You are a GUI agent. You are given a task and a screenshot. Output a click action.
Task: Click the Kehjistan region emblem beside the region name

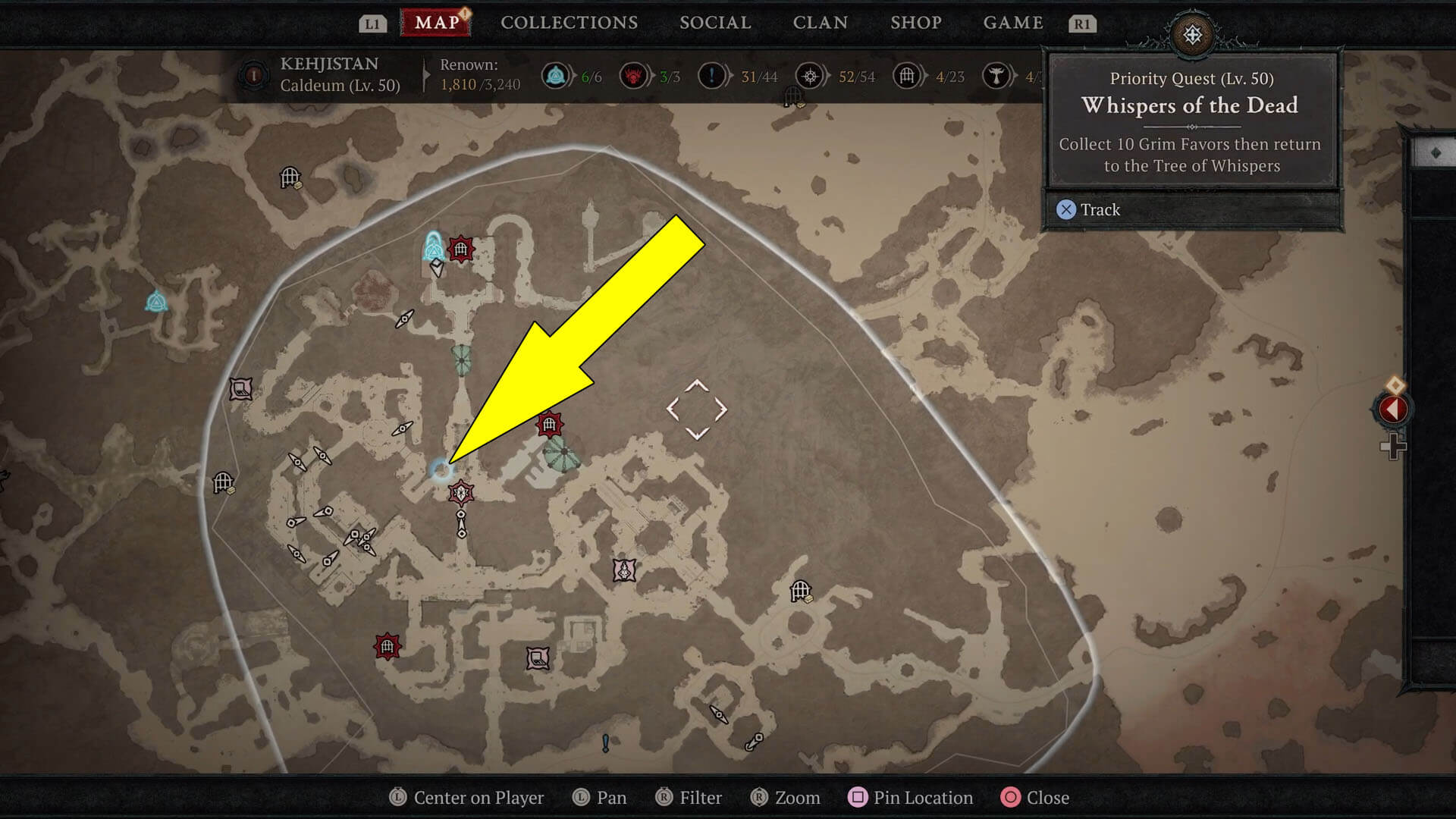coord(253,76)
